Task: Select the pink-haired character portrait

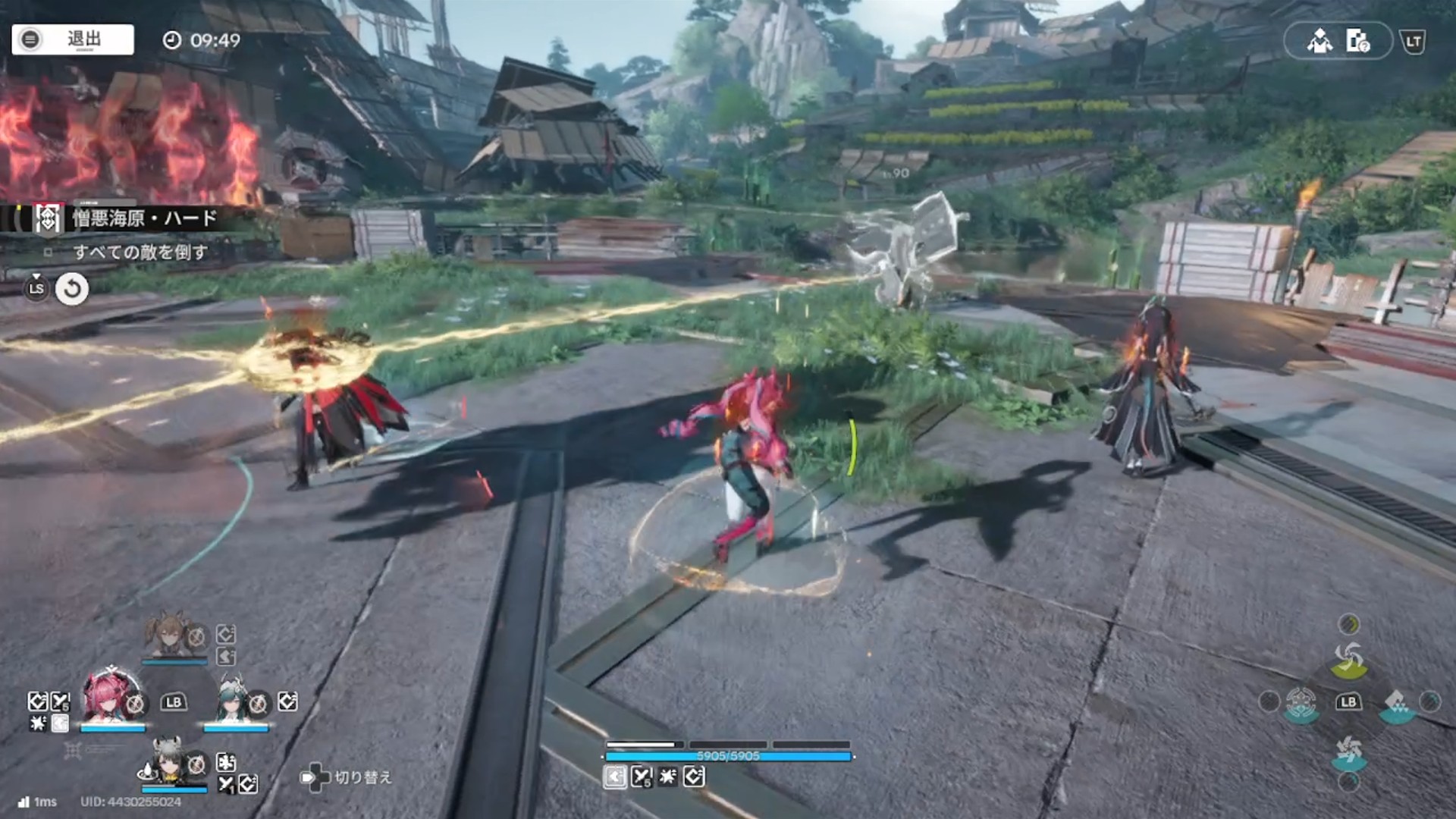Action: tap(111, 698)
